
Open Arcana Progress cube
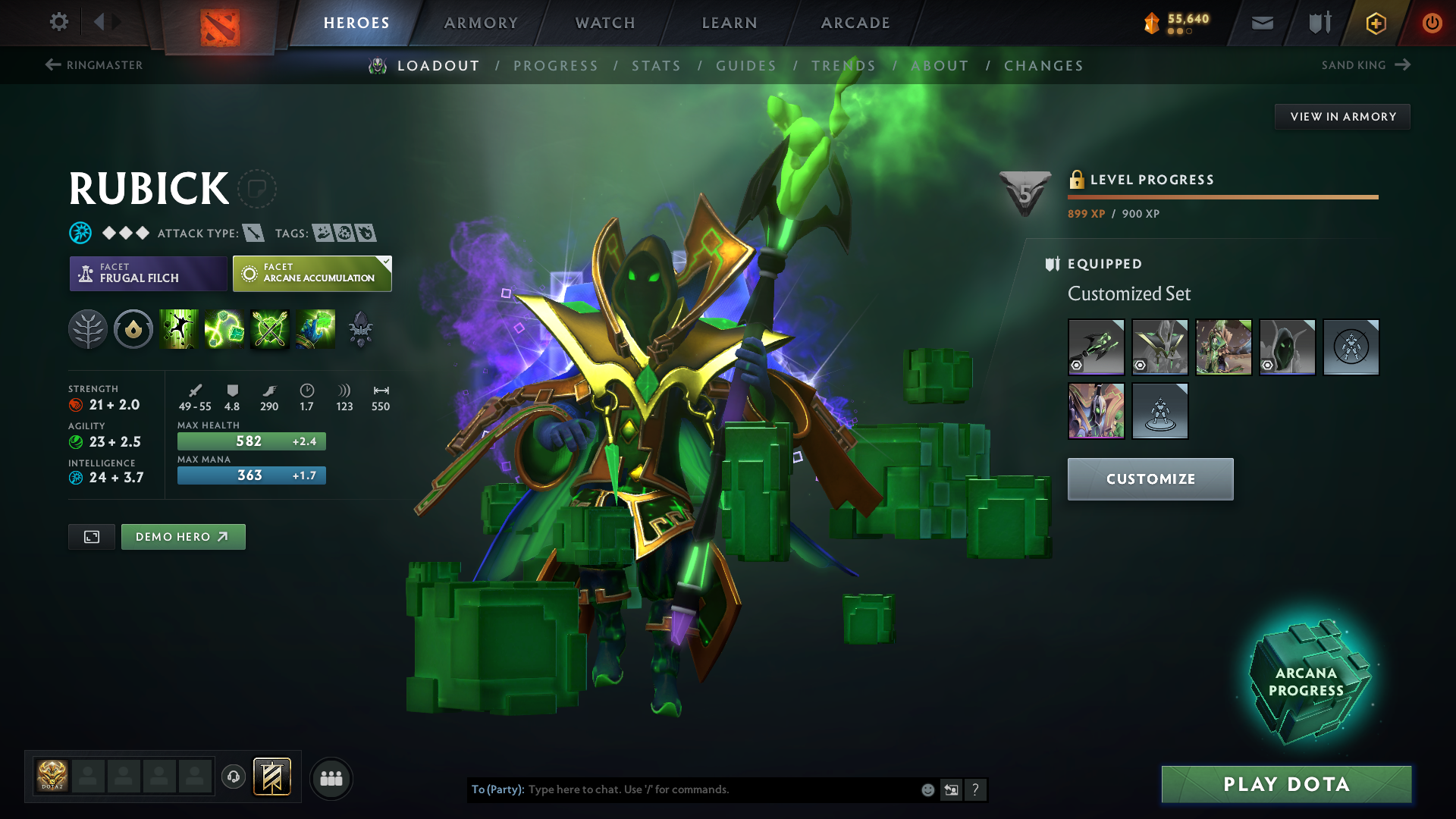[x=1306, y=682]
